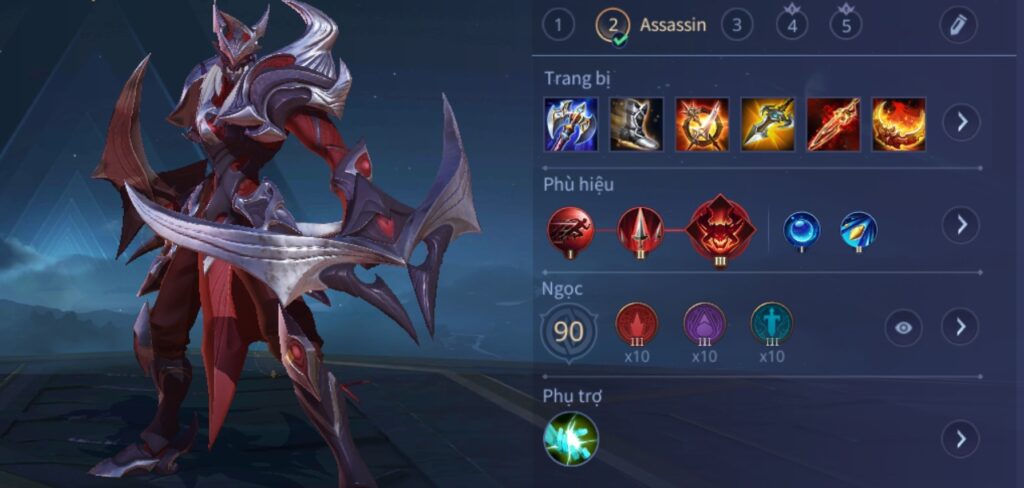Select the blue-background axe equipment item
The width and height of the screenshot is (1024, 488).
571,124
